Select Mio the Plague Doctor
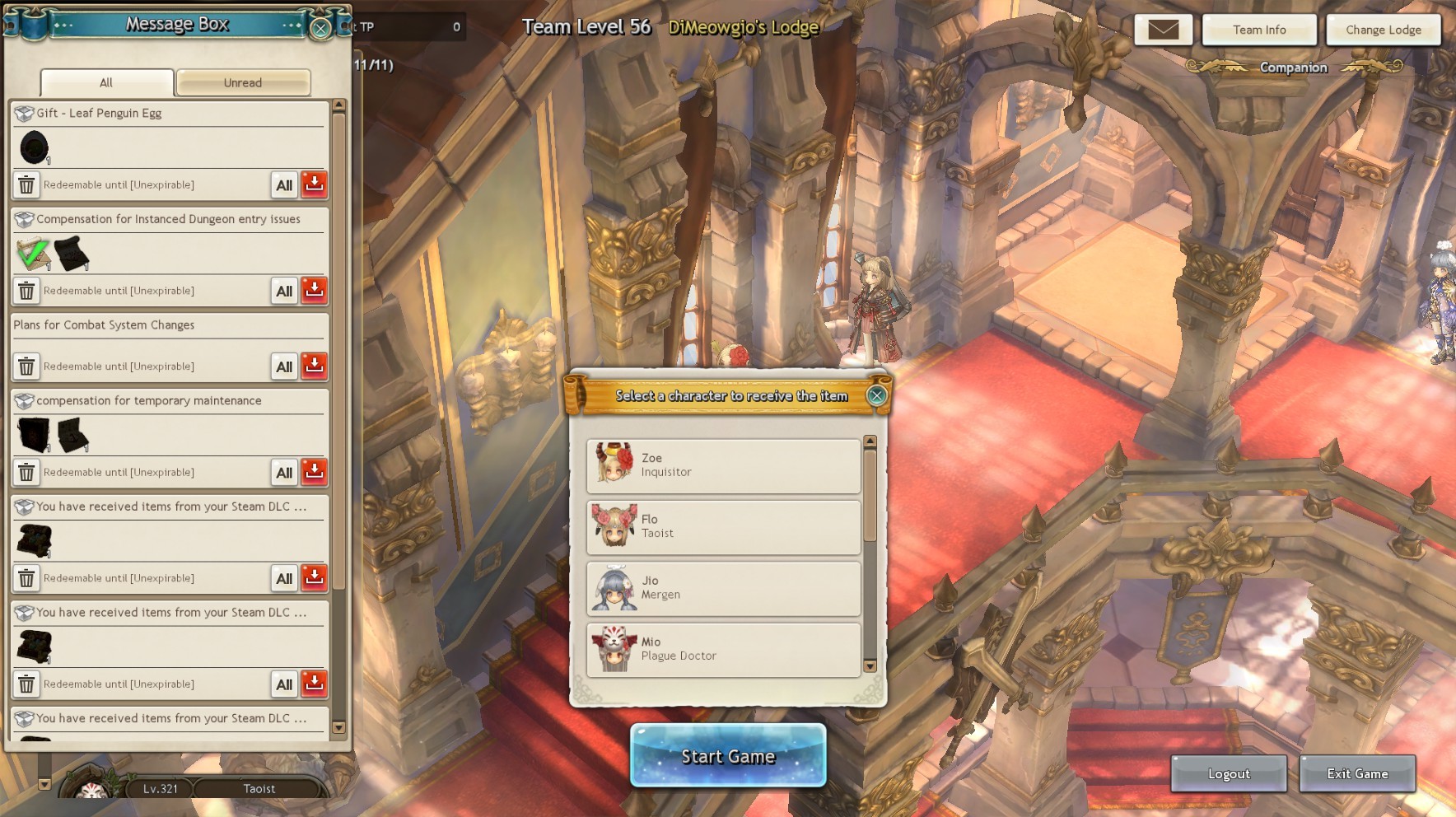The width and height of the screenshot is (1456, 817). point(723,649)
